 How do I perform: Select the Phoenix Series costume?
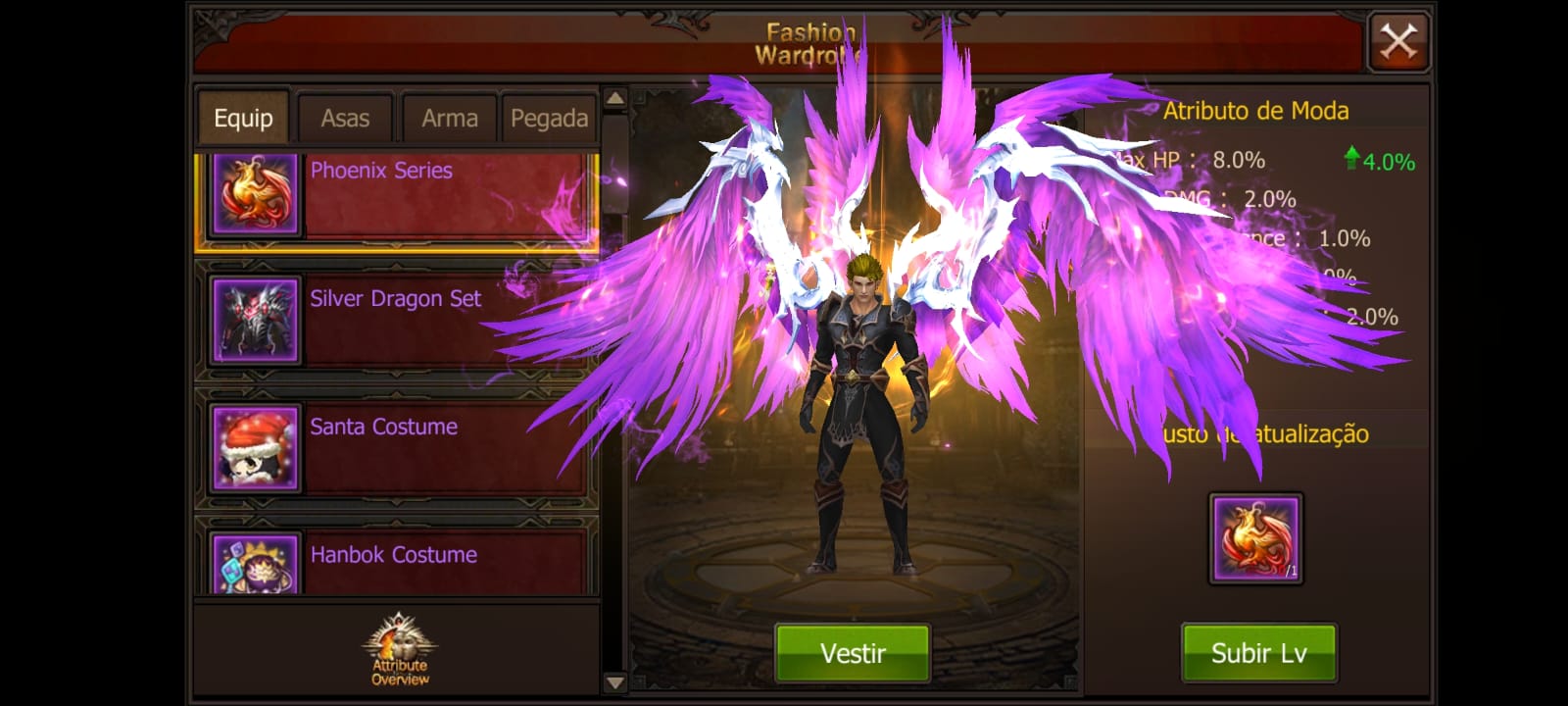(x=396, y=195)
